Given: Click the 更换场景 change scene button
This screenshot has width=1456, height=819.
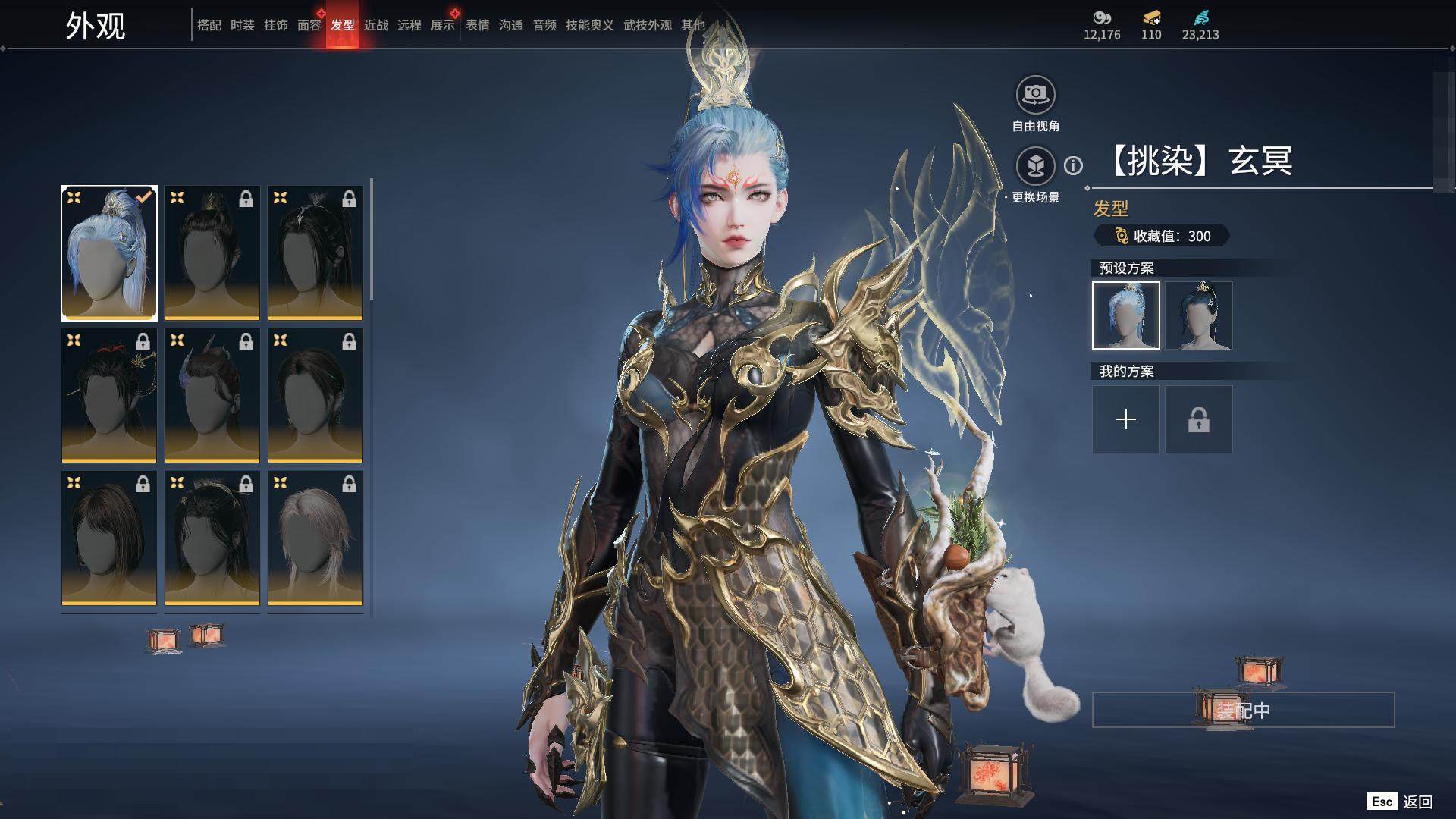Looking at the screenshot, I should [x=1035, y=165].
